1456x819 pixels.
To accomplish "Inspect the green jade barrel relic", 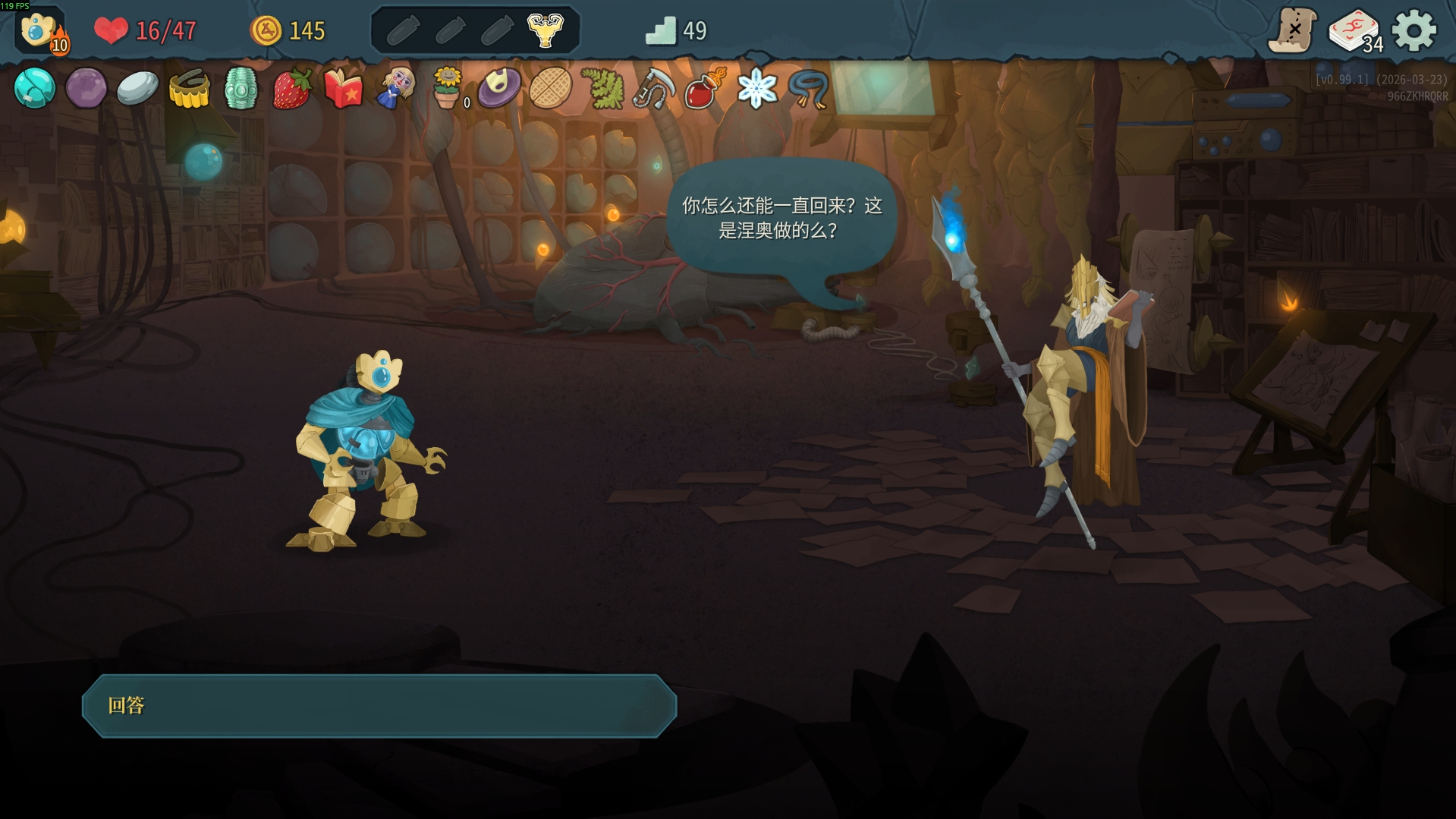I will click(x=241, y=88).
